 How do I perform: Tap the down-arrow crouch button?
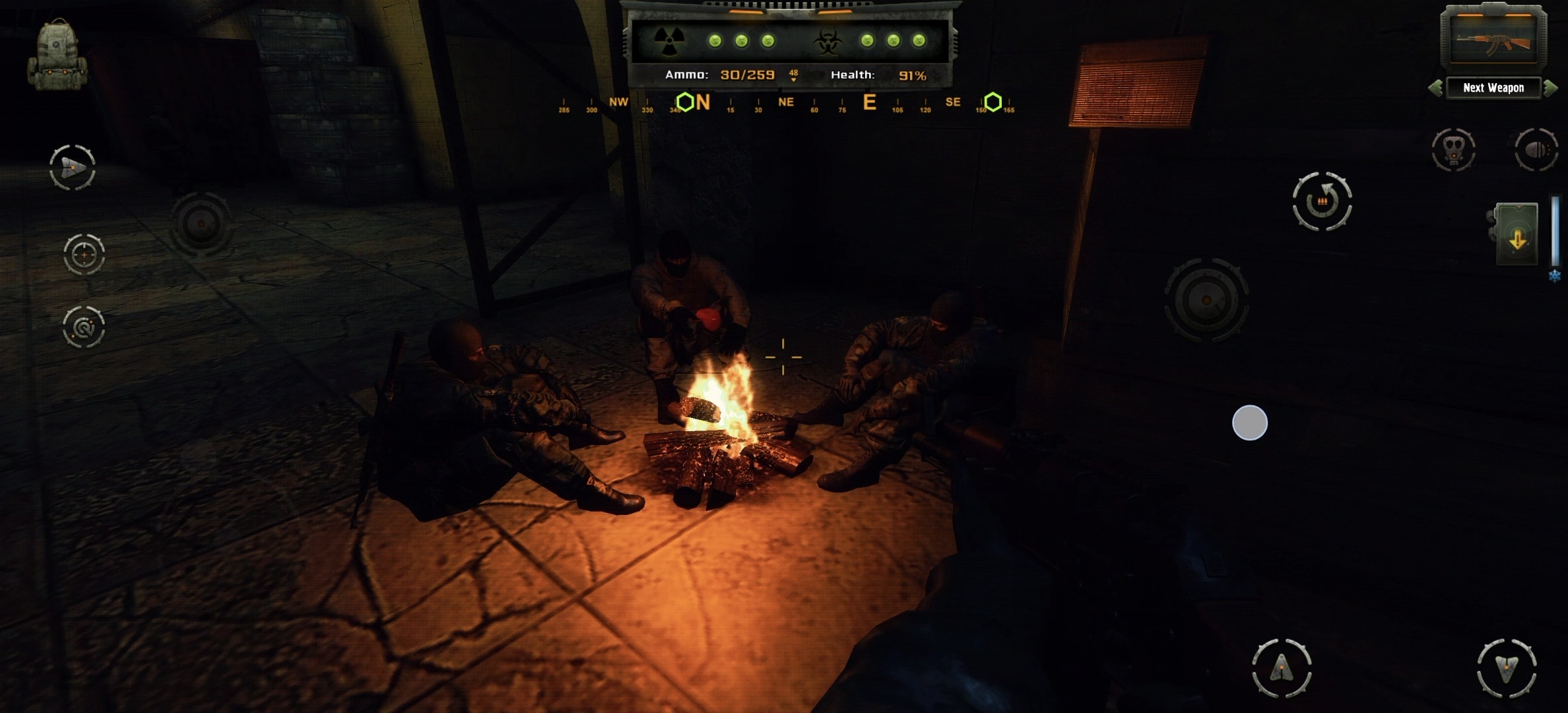point(1507,667)
